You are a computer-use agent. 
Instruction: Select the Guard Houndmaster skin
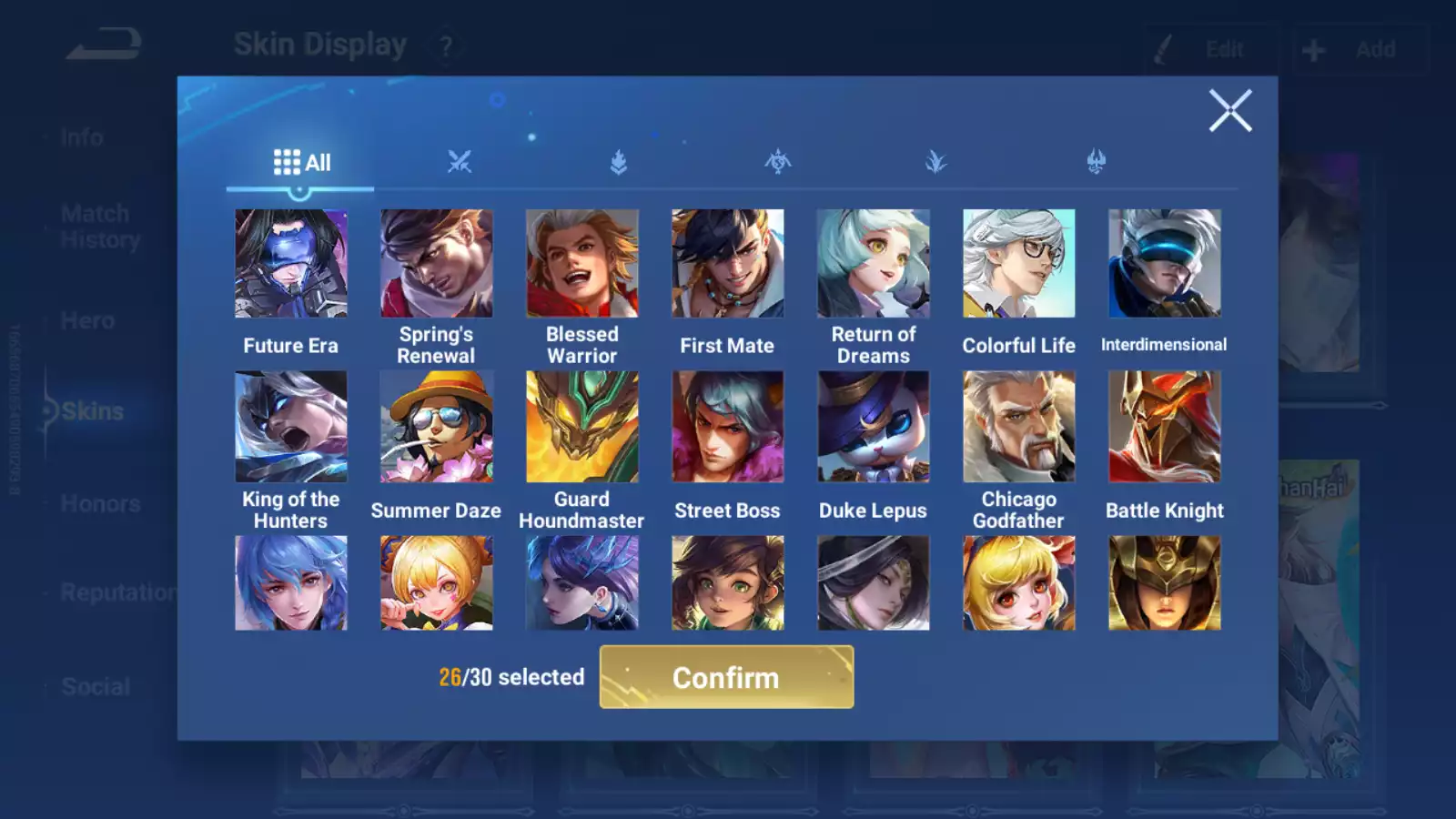(582, 427)
